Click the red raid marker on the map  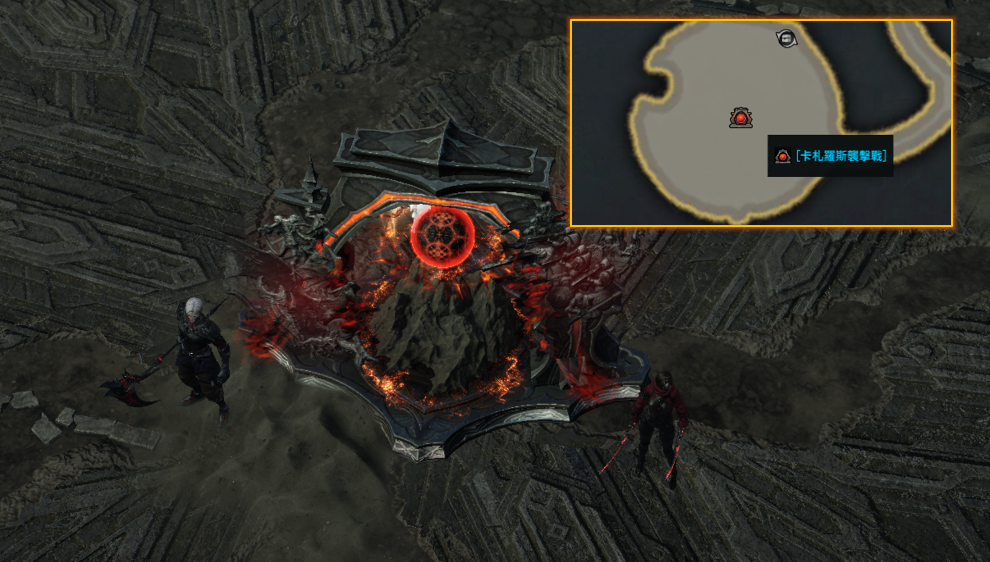740,118
